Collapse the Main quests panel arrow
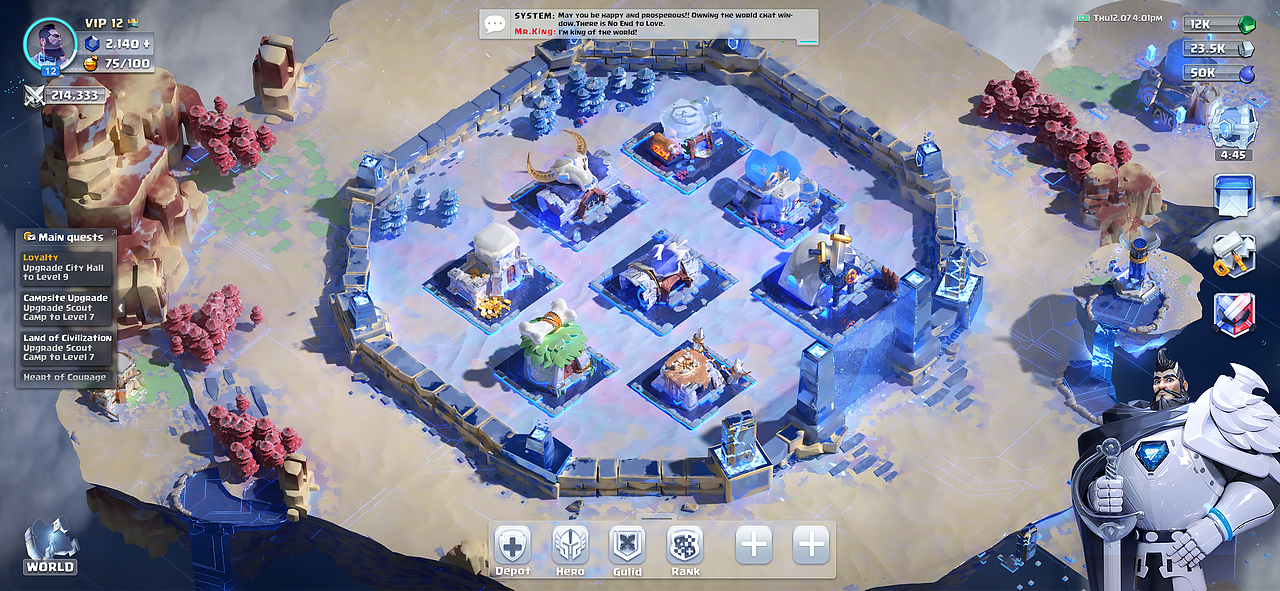 point(121,307)
